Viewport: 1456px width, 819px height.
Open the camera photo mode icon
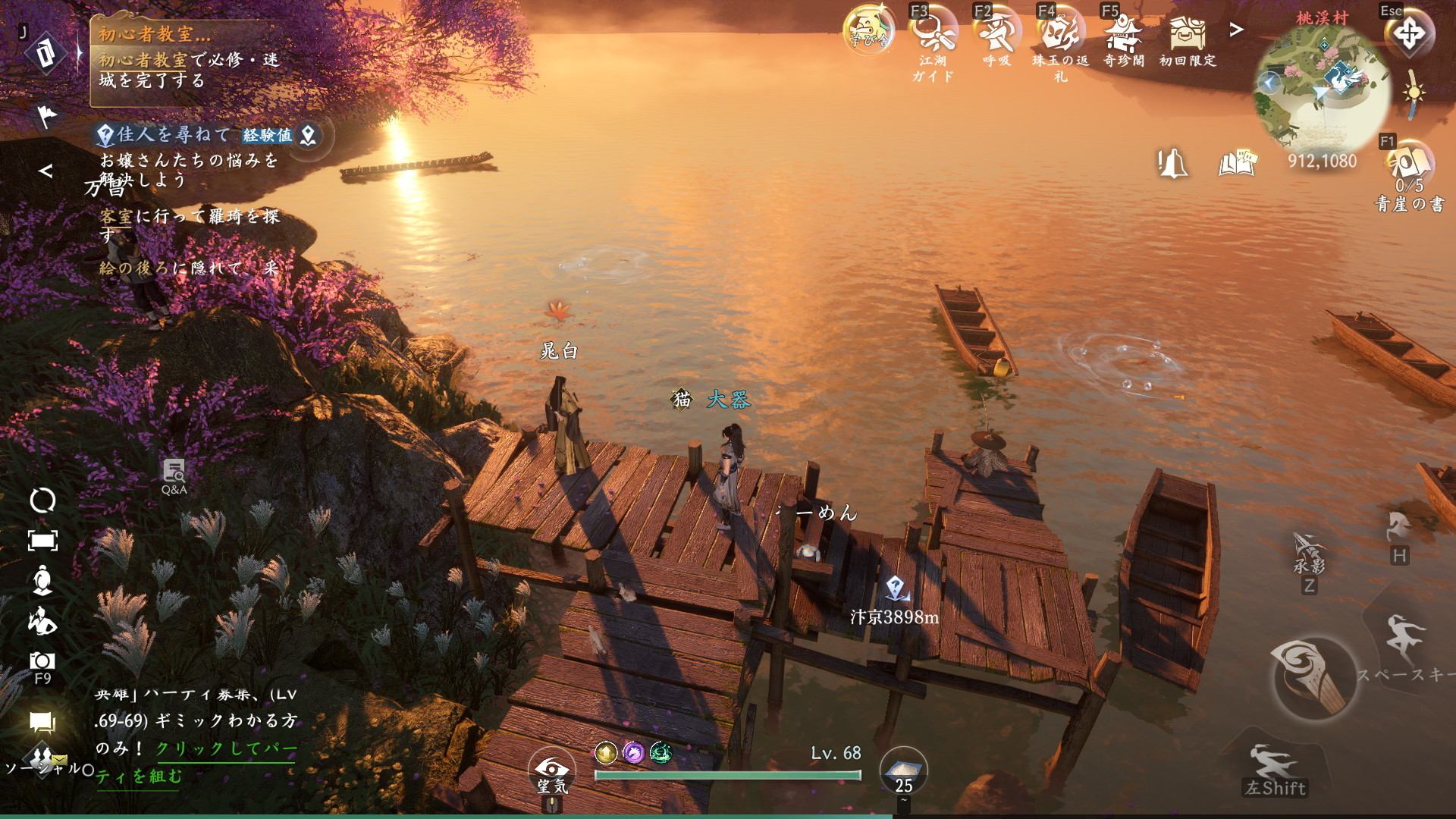[42, 661]
